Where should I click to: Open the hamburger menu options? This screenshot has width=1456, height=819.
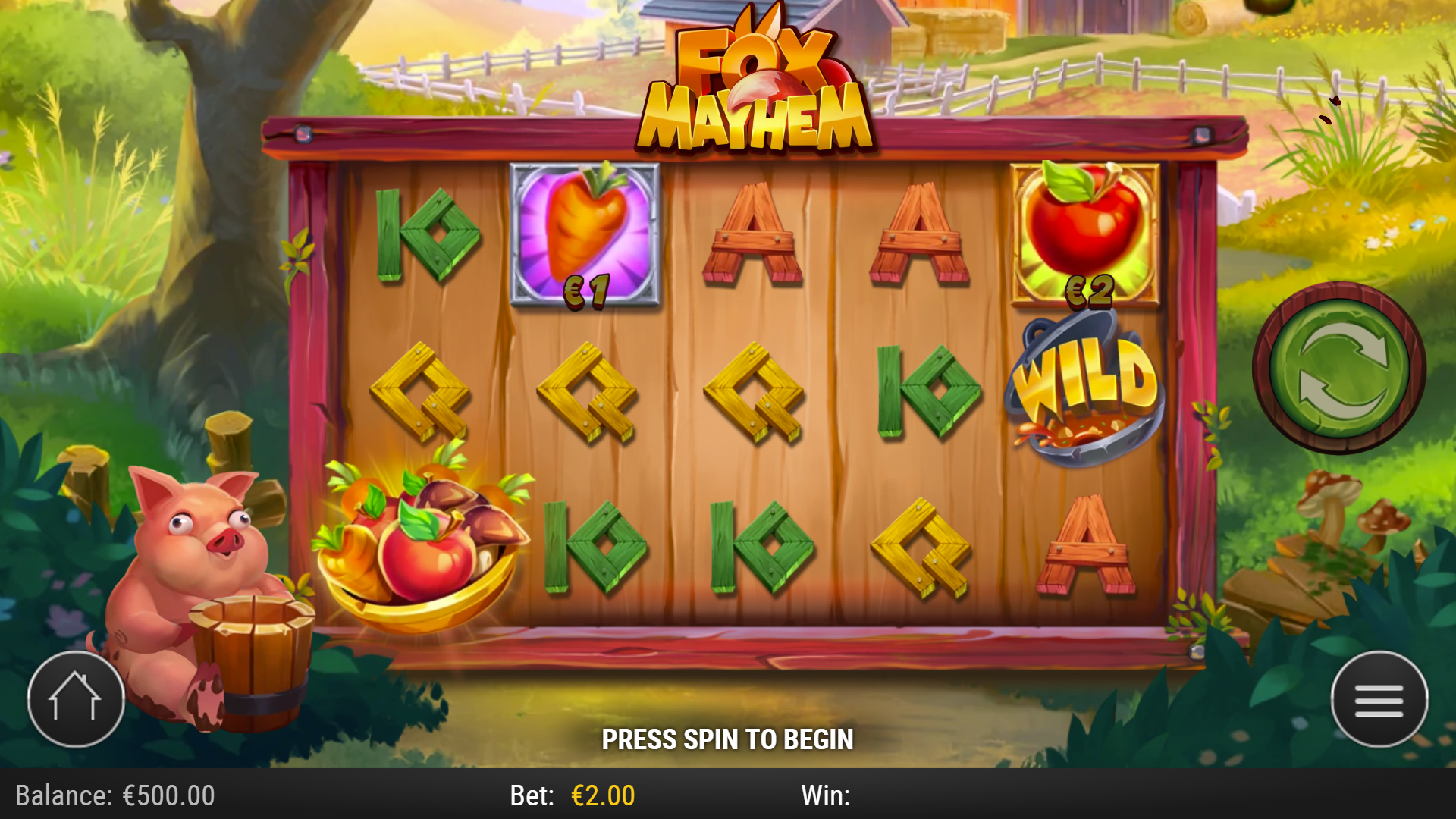[x=1380, y=698]
